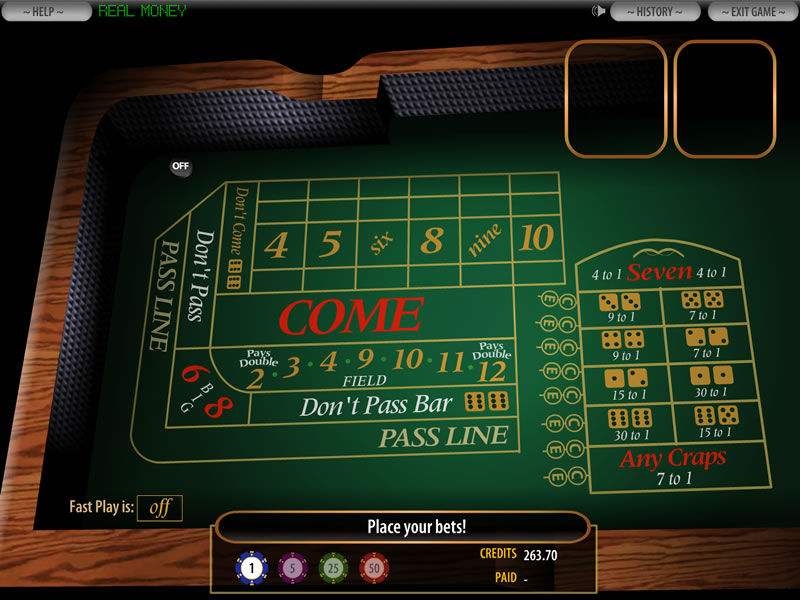
Task: Toggle the Fast Play setting
Action: click(159, 507)
